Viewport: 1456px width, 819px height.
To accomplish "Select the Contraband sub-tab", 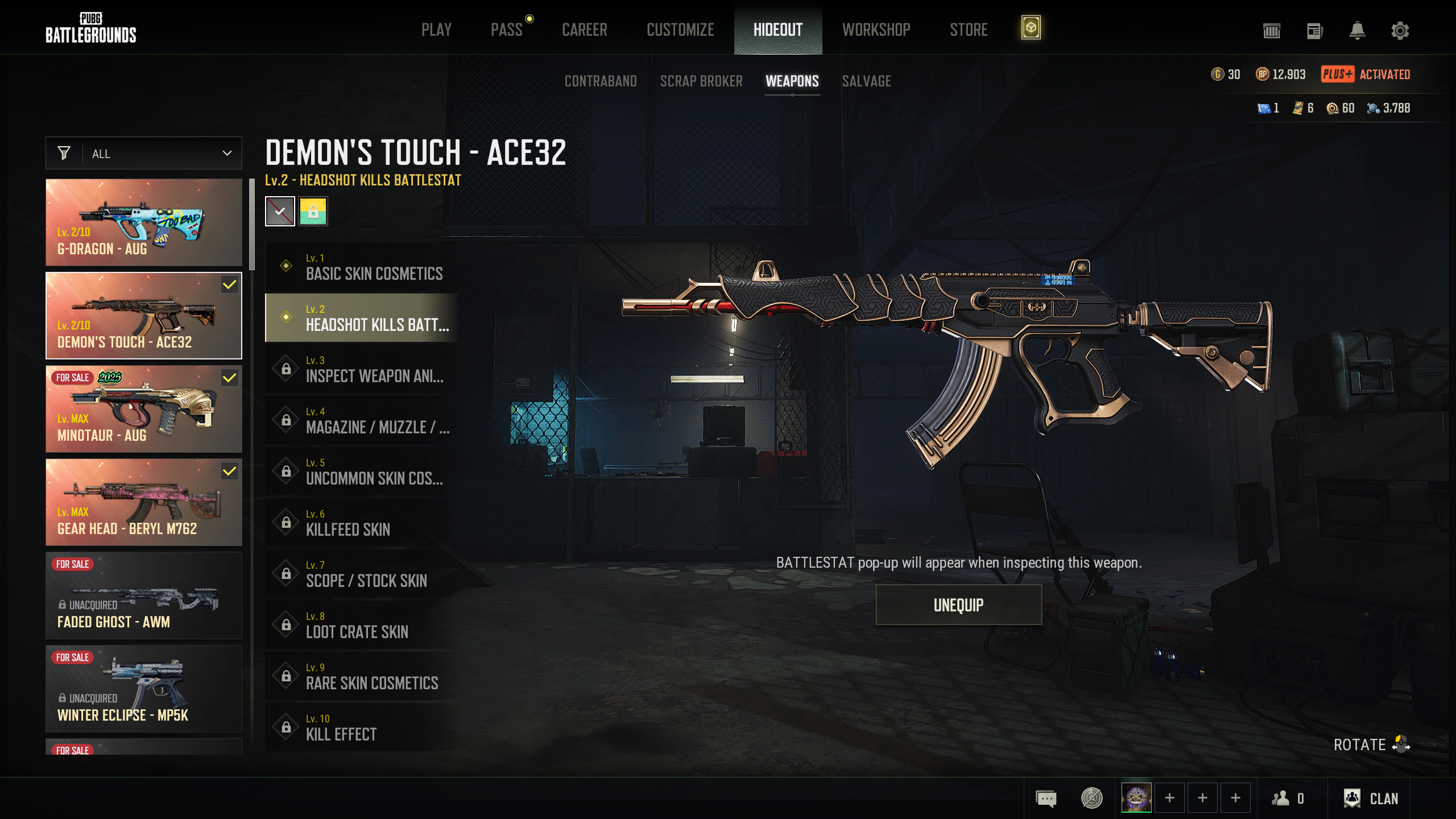I will pyautogui.click(x=601, y=81).
